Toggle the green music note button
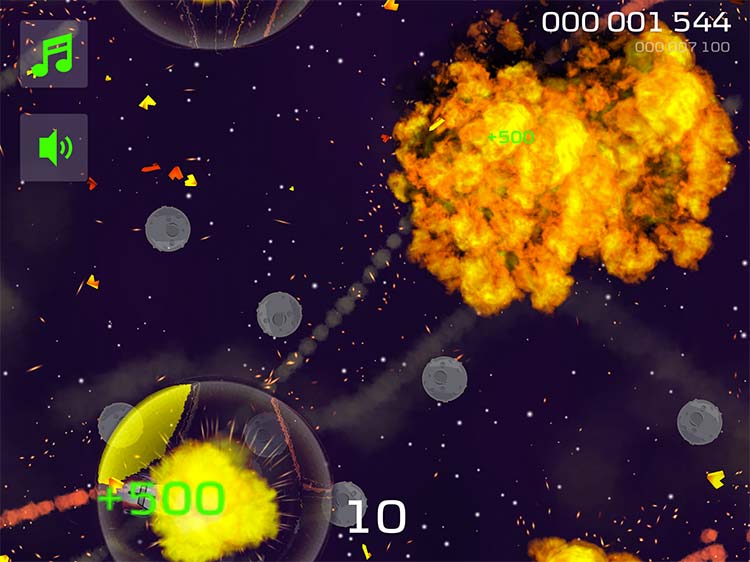The image size is (750, 562). (54, 54)
